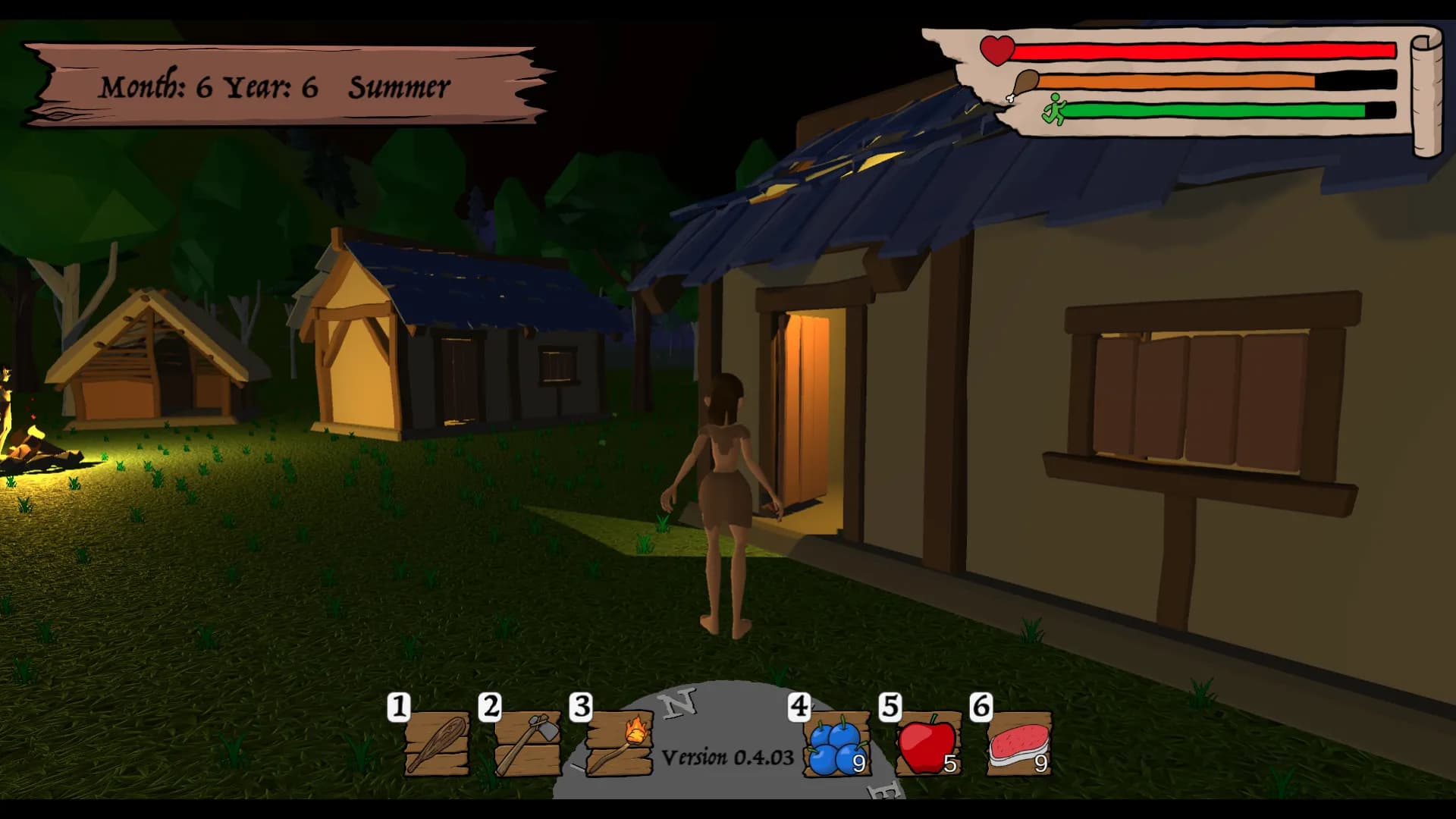Screen dimensions: 1456x819
Task: Click the number label above the club slot
Action: click(x=399, y=707)
